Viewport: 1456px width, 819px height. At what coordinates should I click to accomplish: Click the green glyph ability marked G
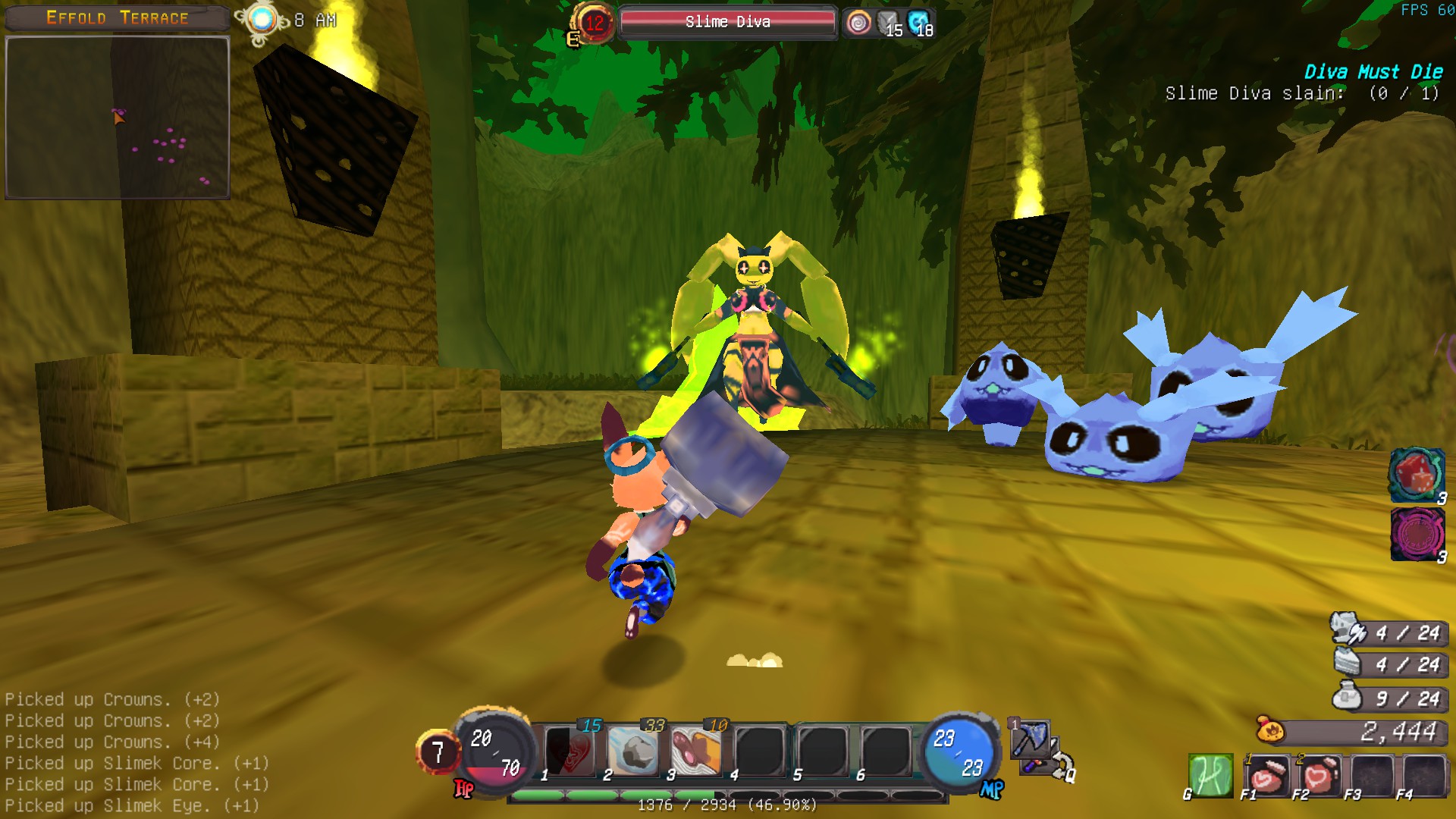tap(1210, 775)
